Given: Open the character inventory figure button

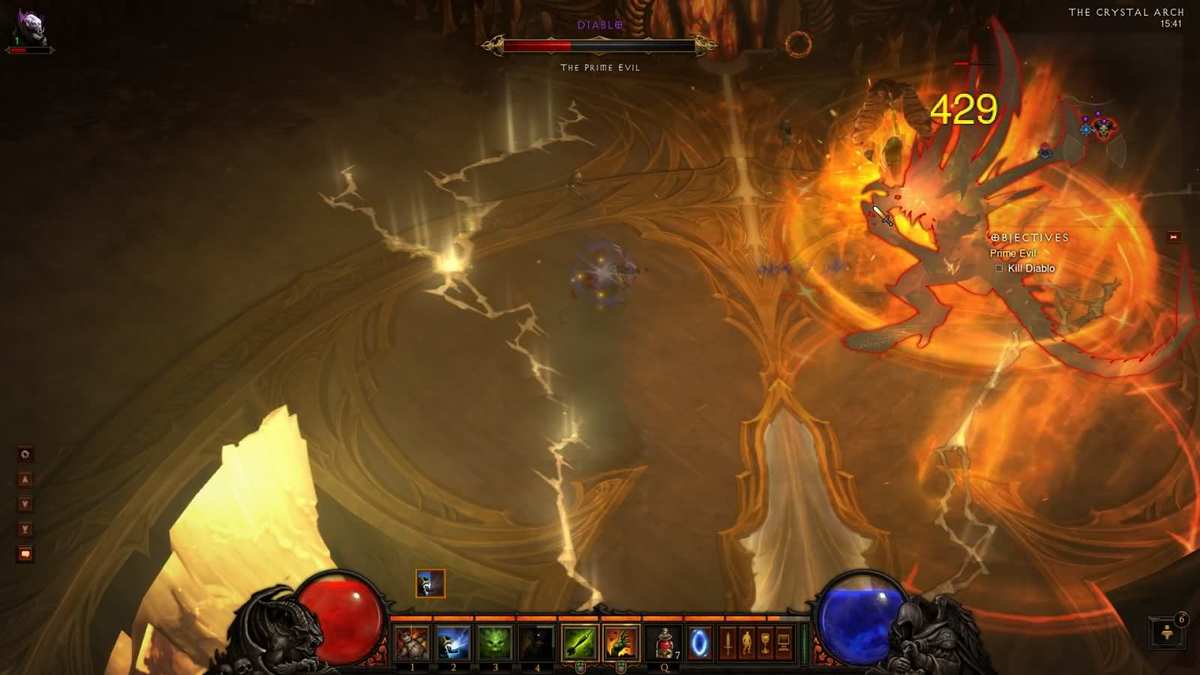Looking at the screenshot, I should (746, 642).
